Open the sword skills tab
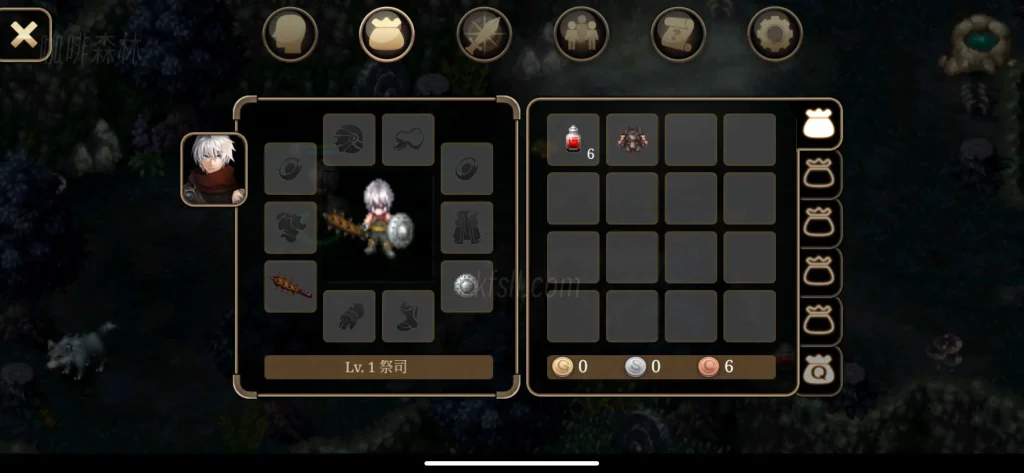The width and height of the screenshot is (1024, 473). 484,34
